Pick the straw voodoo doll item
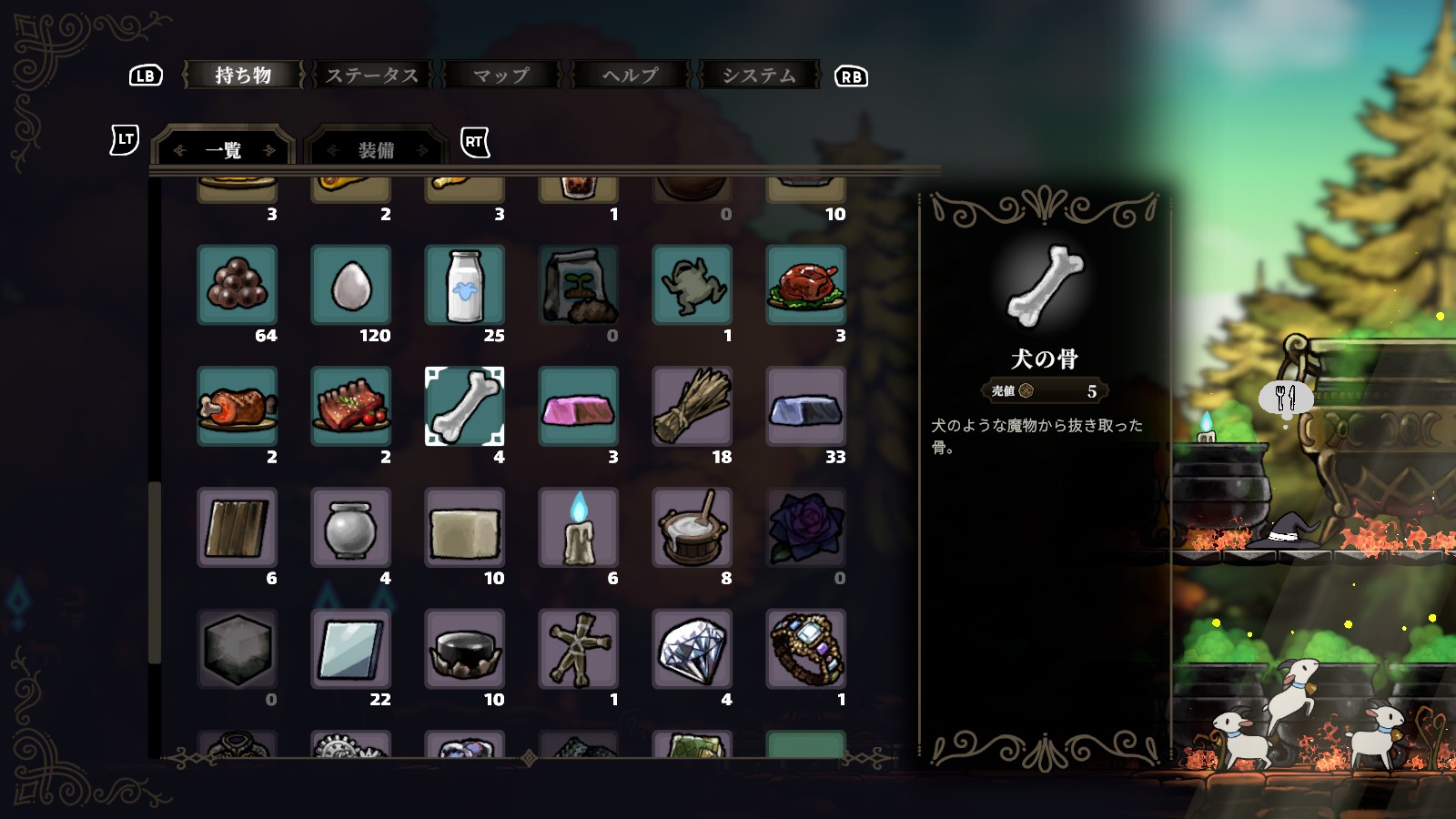This screenshot has height=819, width=1456. [578, 648]
